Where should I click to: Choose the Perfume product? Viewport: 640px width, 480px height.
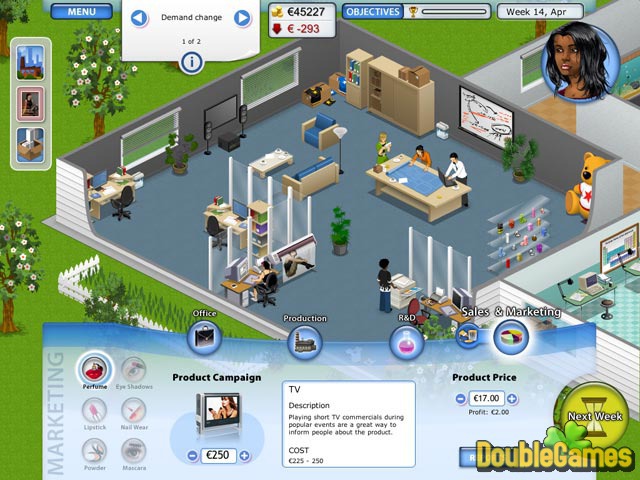point(95,368)
